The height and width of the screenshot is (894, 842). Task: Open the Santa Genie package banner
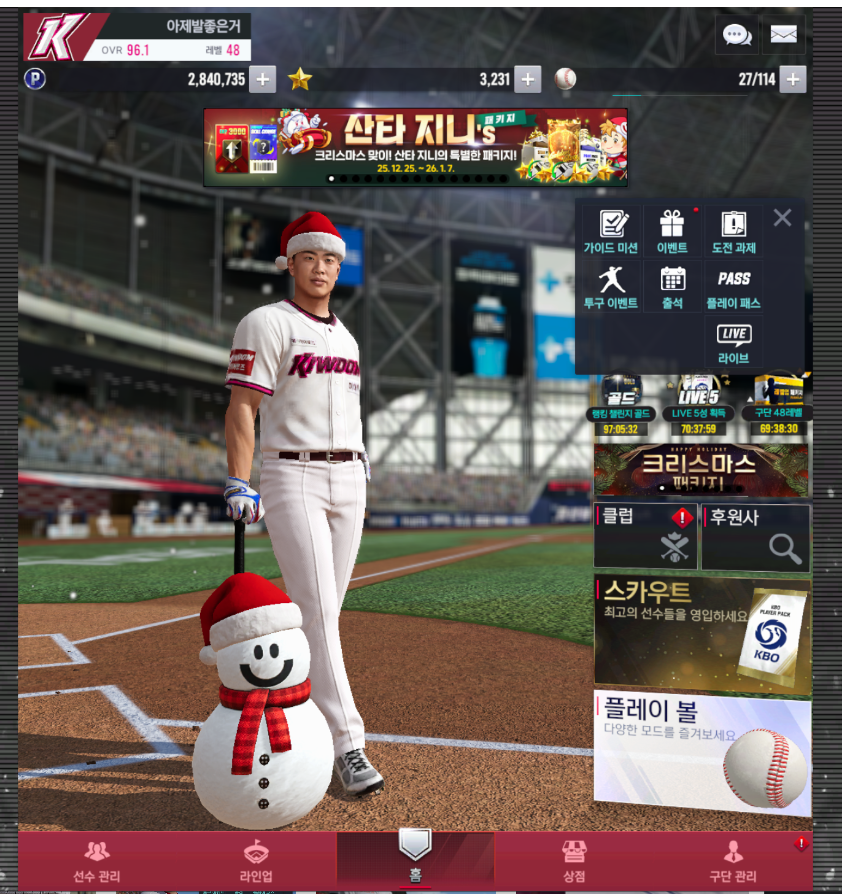click(x=415, y=147)
